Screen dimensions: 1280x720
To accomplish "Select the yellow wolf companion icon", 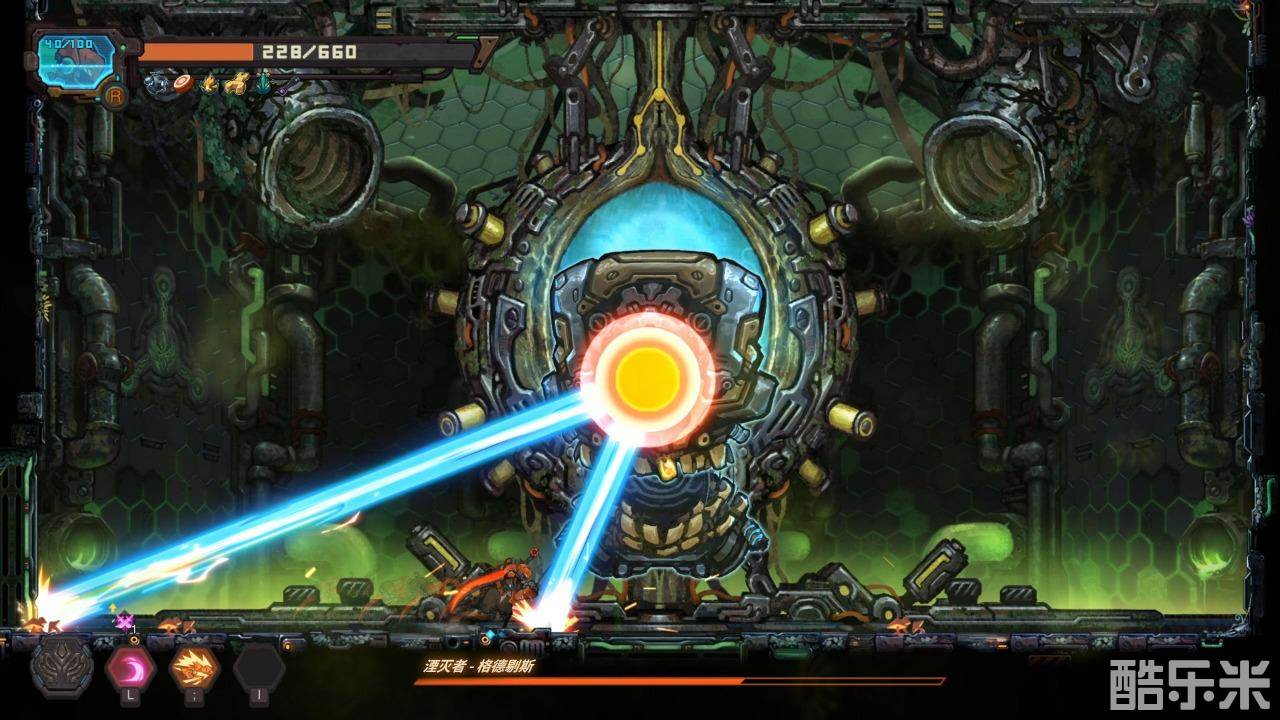I will (237, 84).
